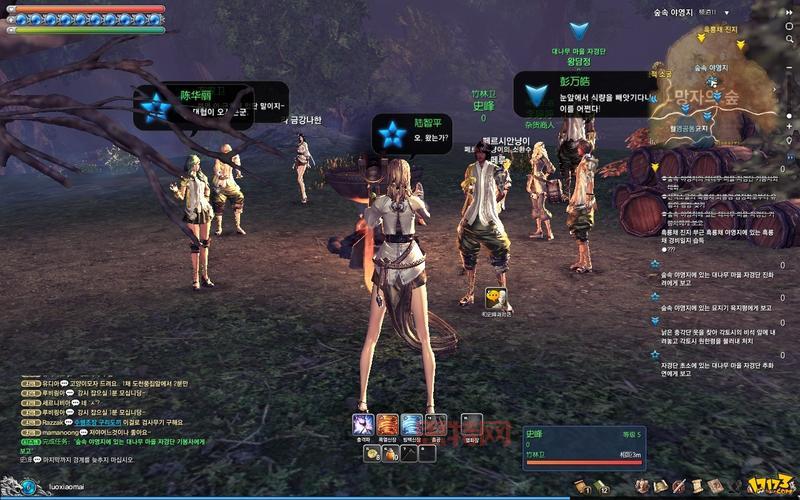Open the green scroll icon with counter 12
Image resolution: width=800 pixels, height=500 pixels.
pyautogui.click(x=602, y=486)
